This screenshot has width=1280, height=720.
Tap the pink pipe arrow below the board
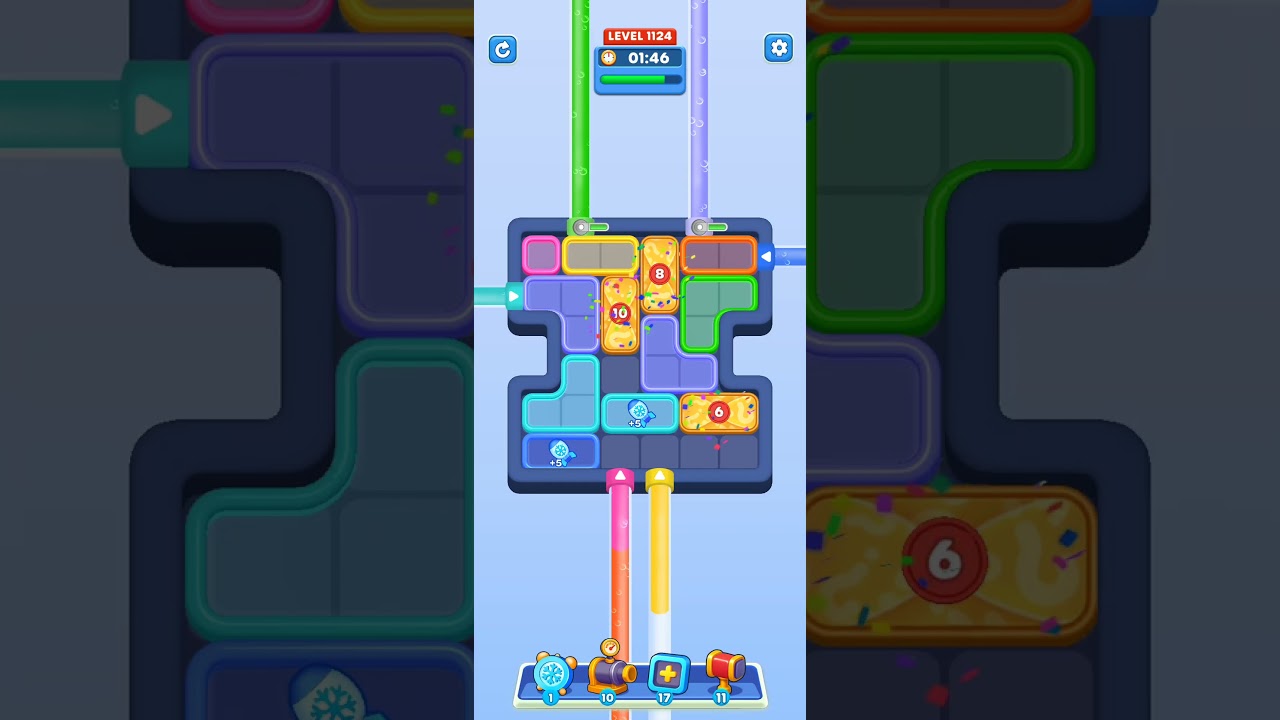622,474
